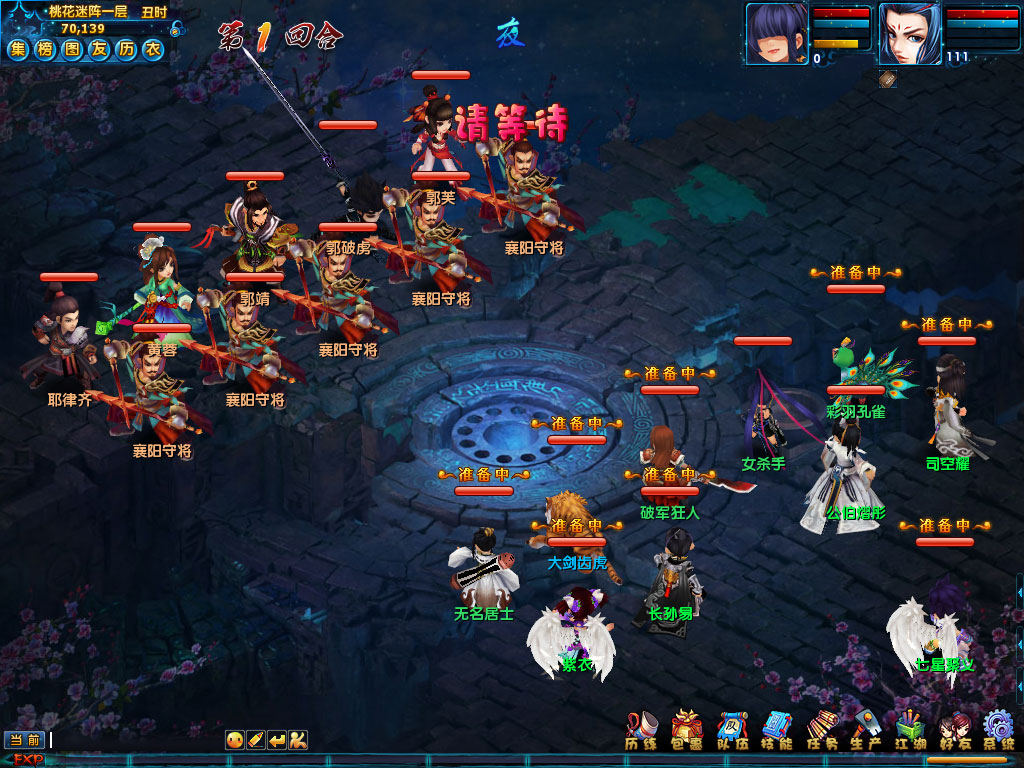Open the 好友 friends list

click(955, 731)
